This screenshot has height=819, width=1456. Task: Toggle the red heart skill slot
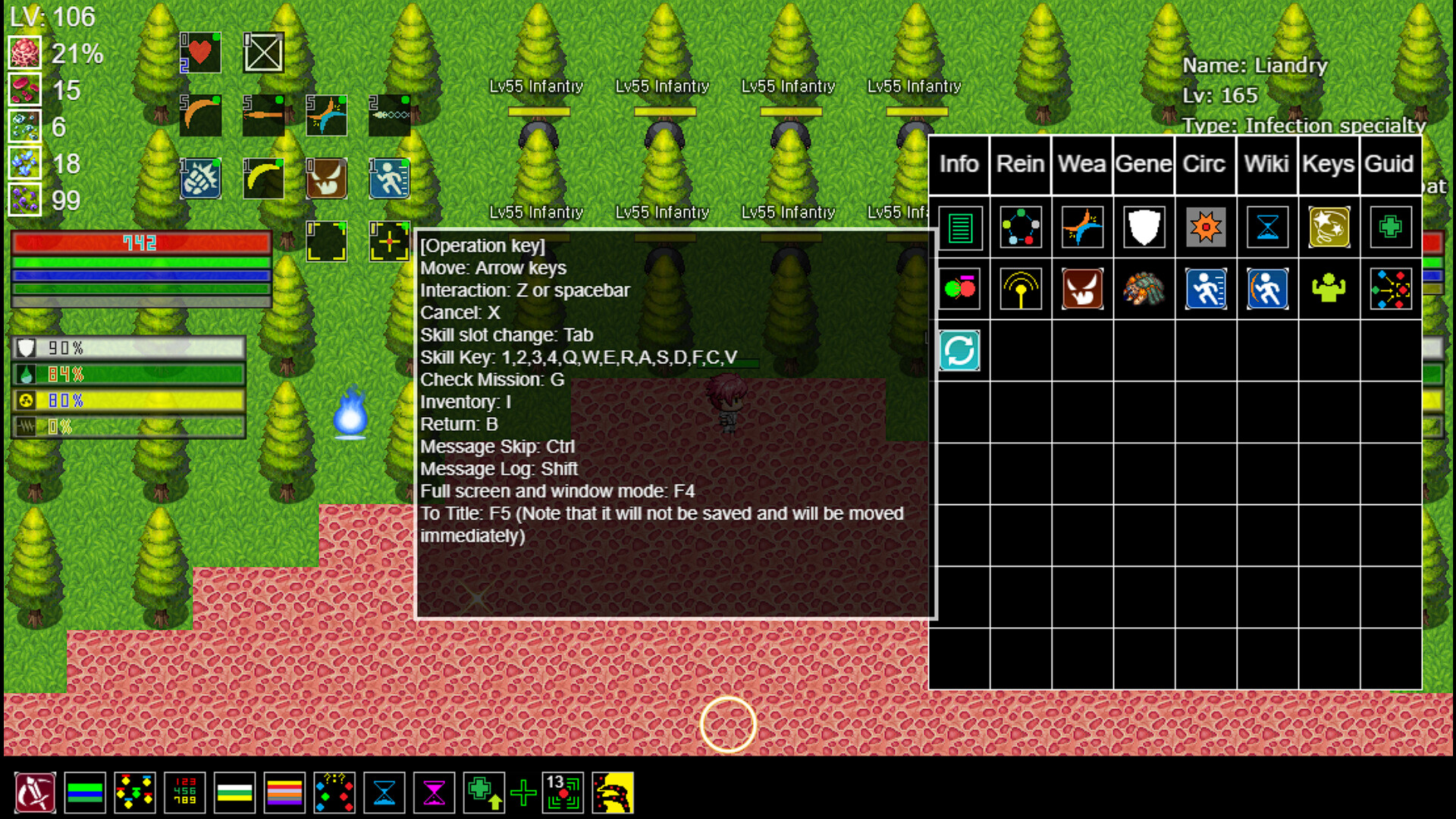(x=200, y=52)
